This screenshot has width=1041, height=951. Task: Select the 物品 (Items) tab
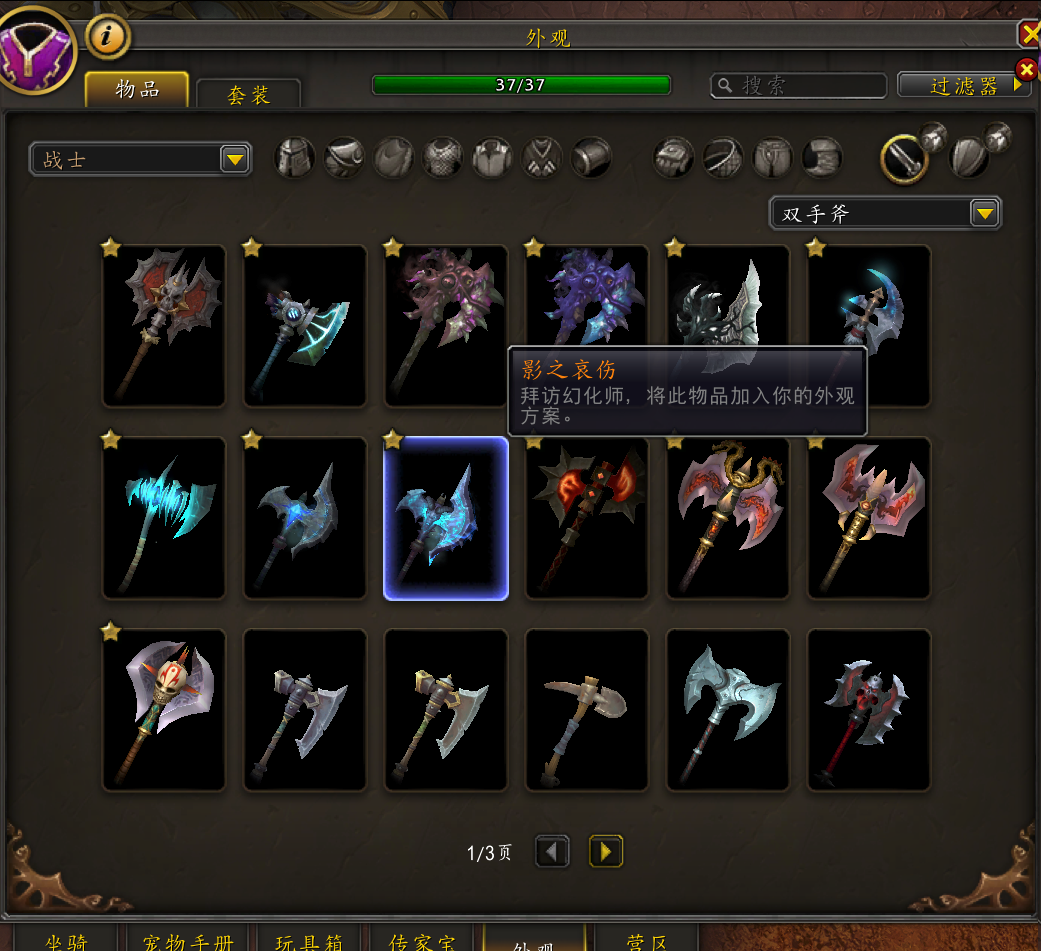click(137, 89)
